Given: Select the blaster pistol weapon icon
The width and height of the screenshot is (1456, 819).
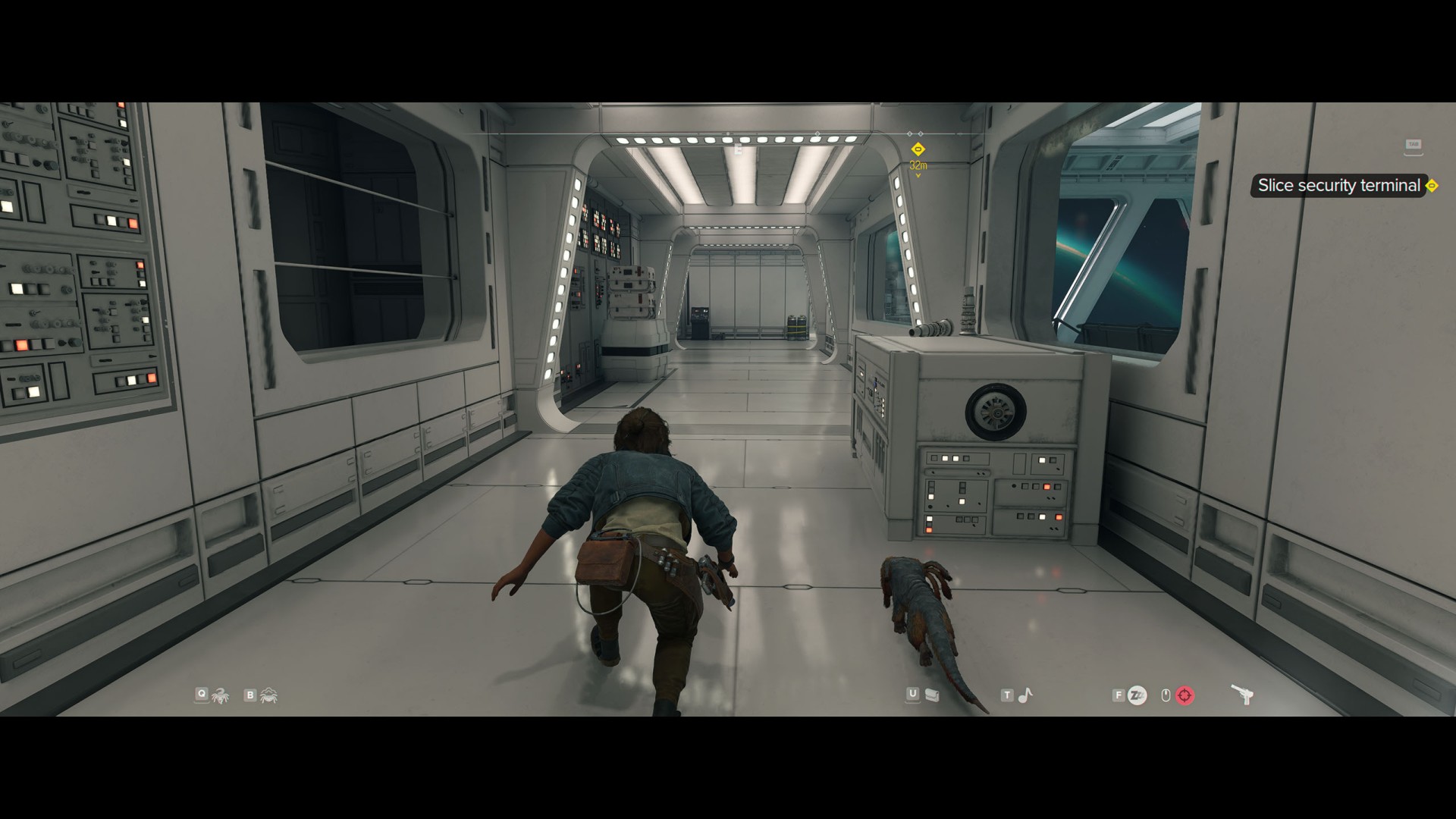Looking at the screenshot, I should click(x=1241, y=695).
